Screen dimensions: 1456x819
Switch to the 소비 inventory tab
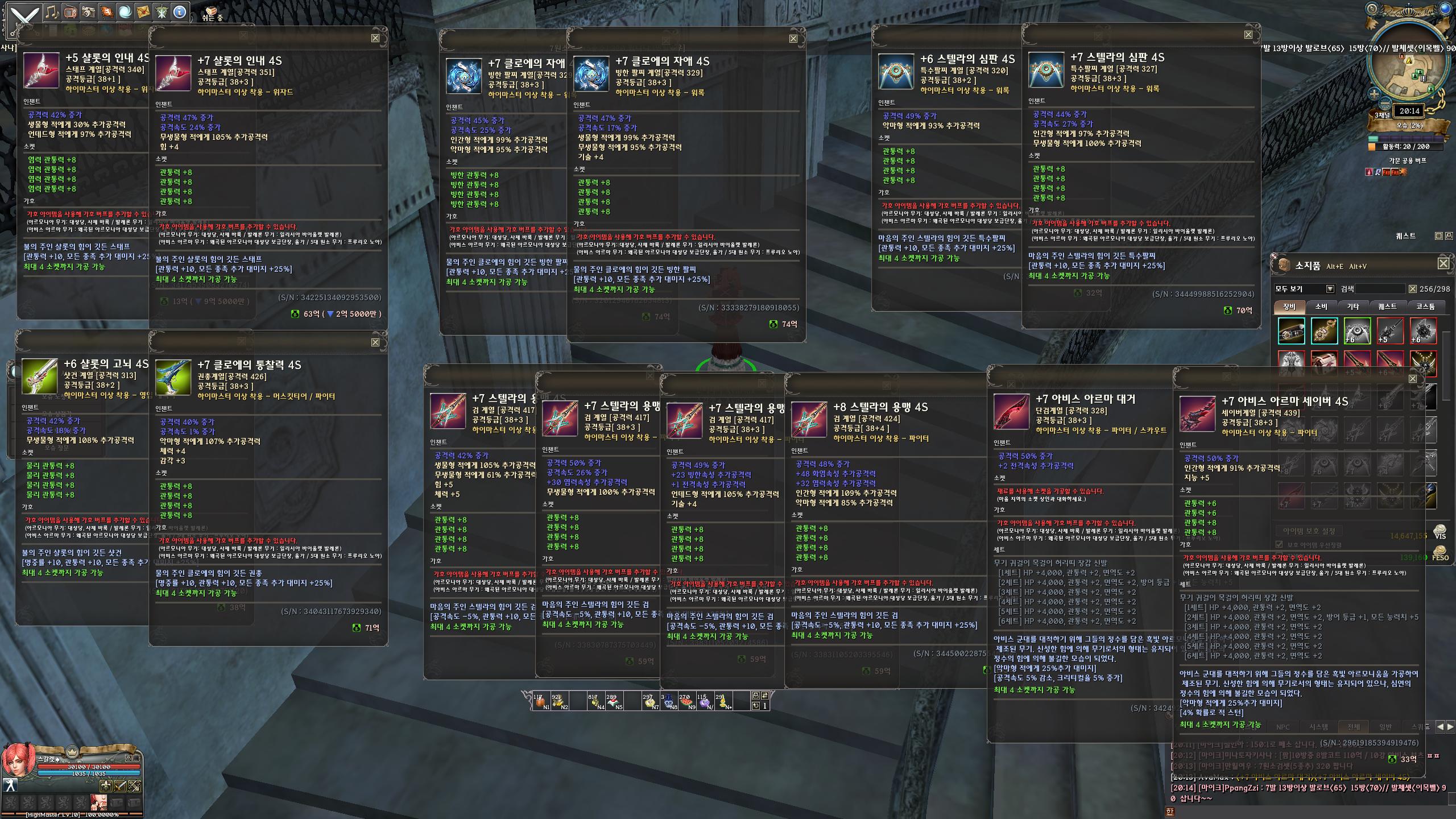coord(1321,307)
